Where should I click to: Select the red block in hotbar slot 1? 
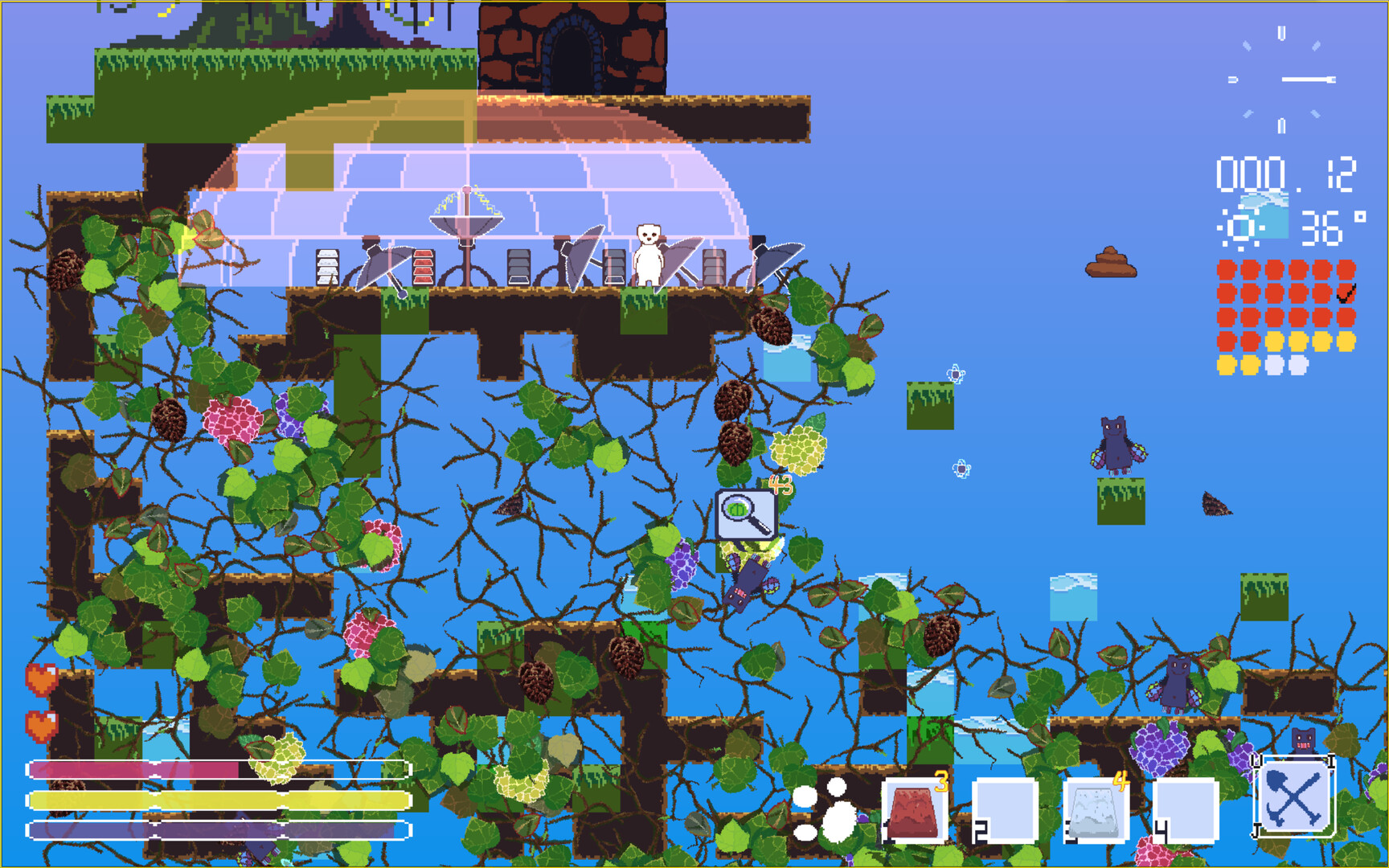click(914, 811)
